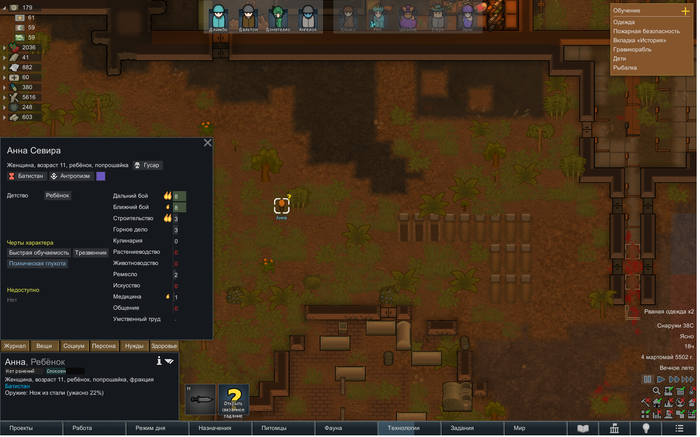Pause the game speed
Screen dimensions: 700x437
pos(648,380)
